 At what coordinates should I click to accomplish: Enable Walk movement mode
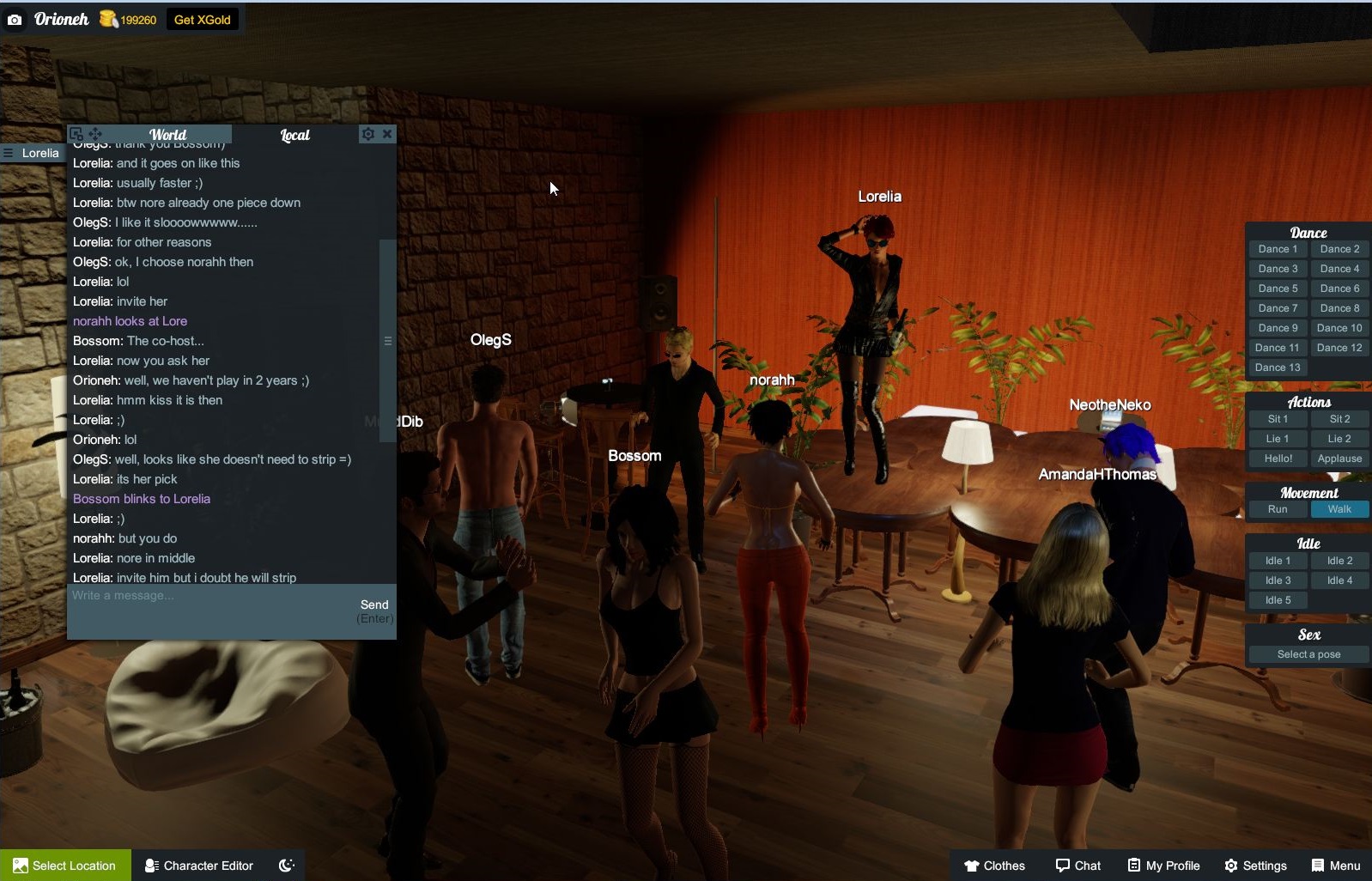[x=1339, y=508]
